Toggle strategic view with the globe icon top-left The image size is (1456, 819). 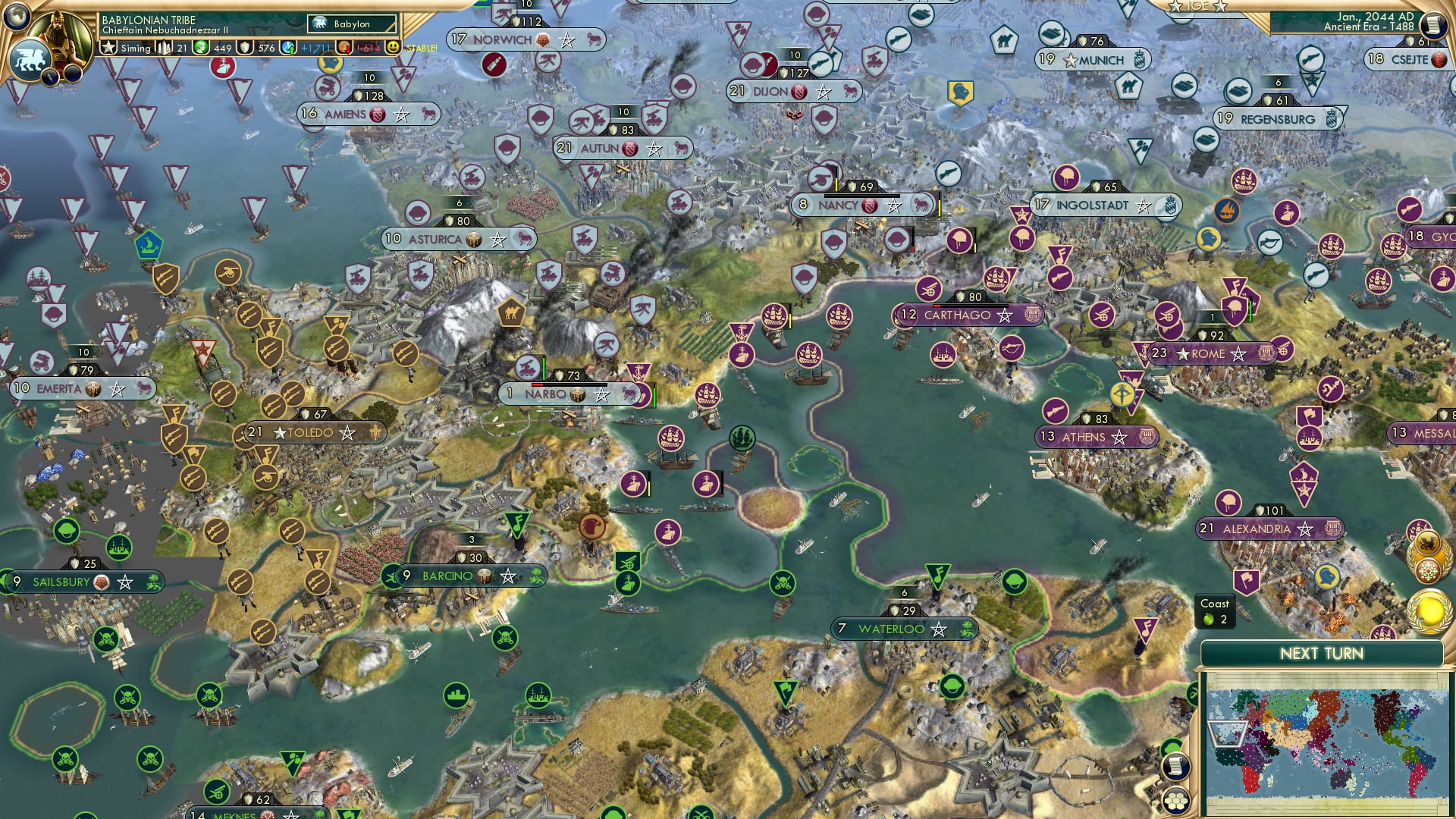point(16,16)
